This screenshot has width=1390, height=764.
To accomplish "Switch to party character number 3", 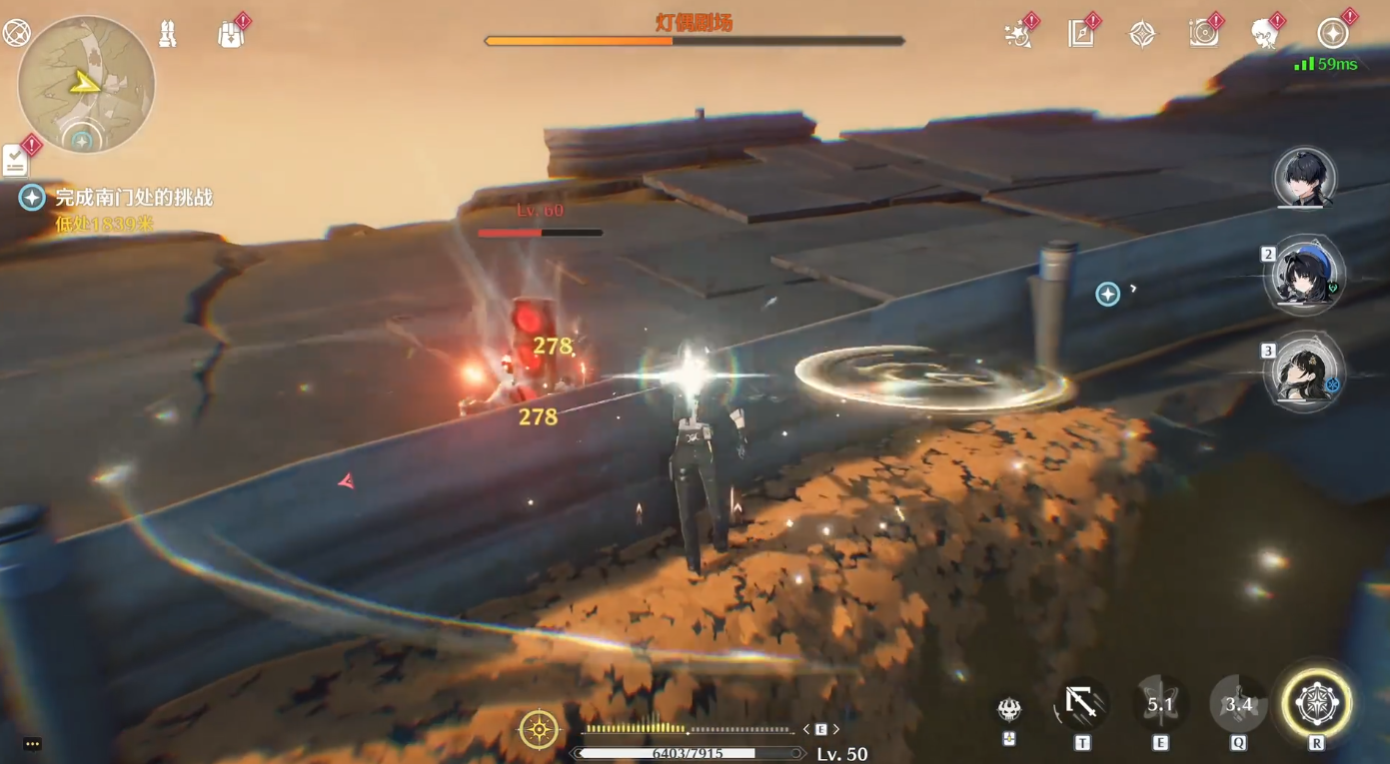I will pyautogui.click(x=1304, y=371).
